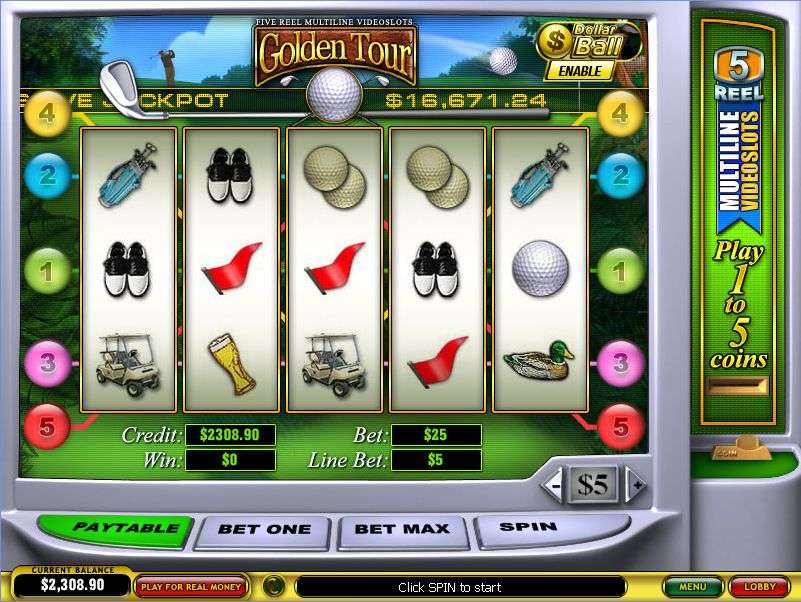The height and width of the screenshot is (602, 801).
Task: Open the PAYTABLE screen
Action: [x=112, y=528]
